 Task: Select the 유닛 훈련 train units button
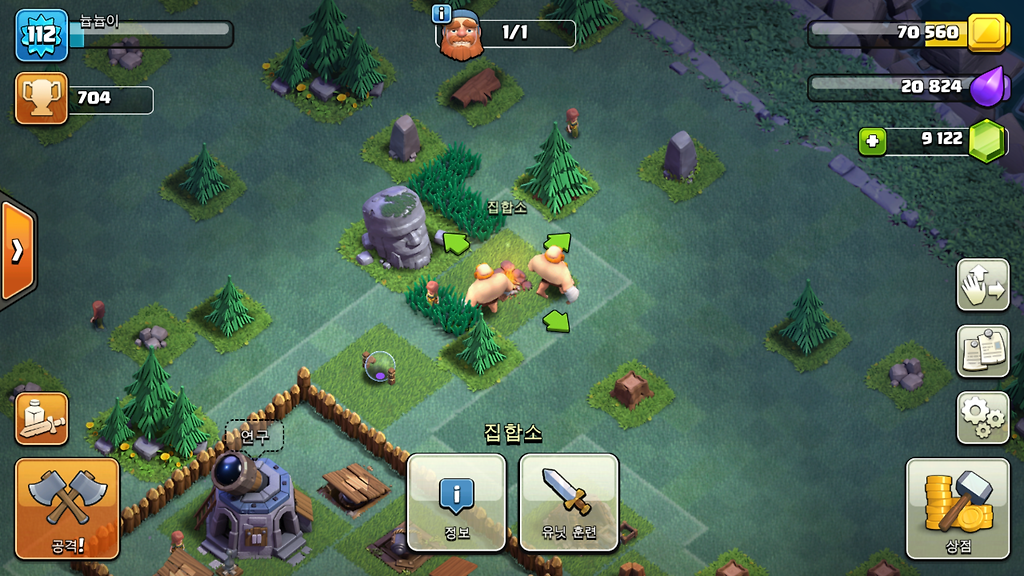point(568,502)
